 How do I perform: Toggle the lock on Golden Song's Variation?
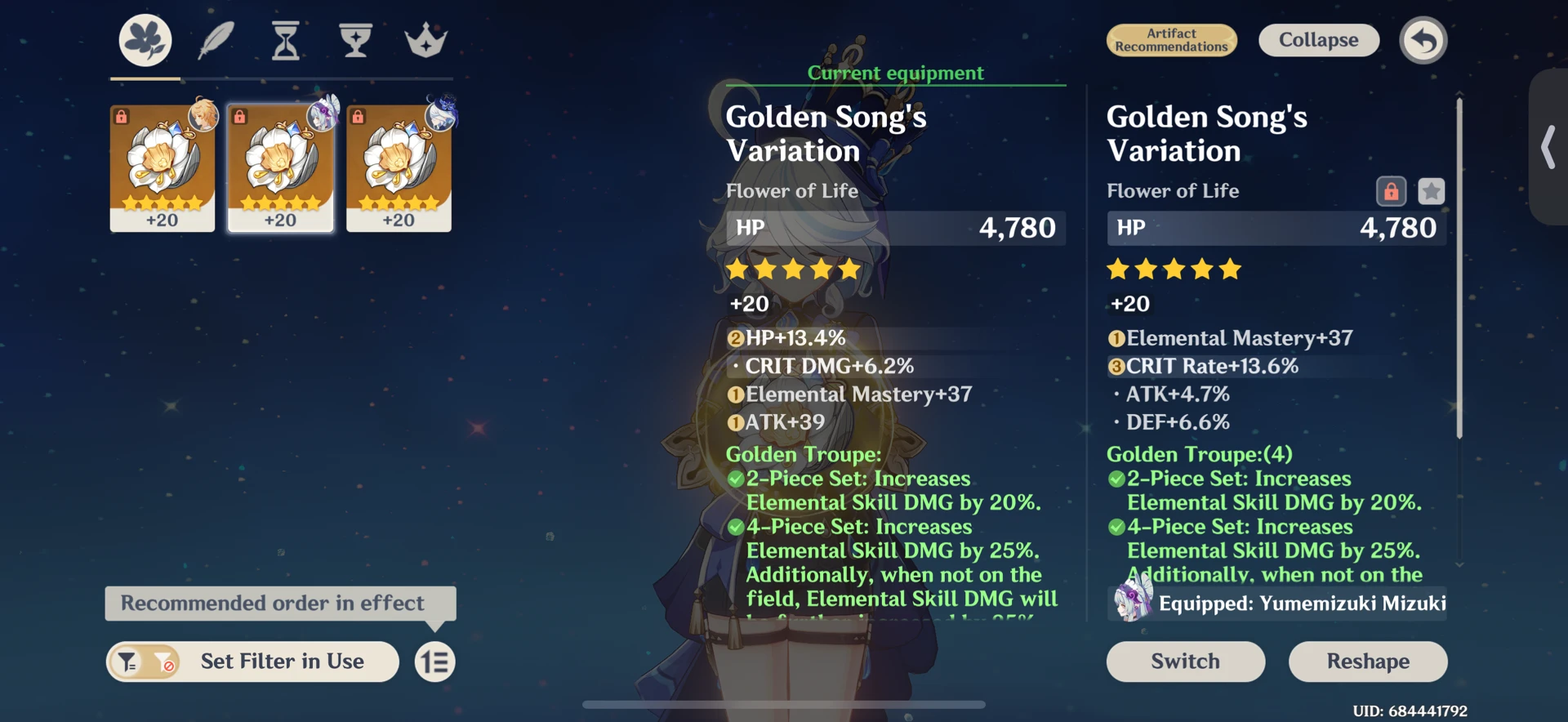pos(1391,189)
